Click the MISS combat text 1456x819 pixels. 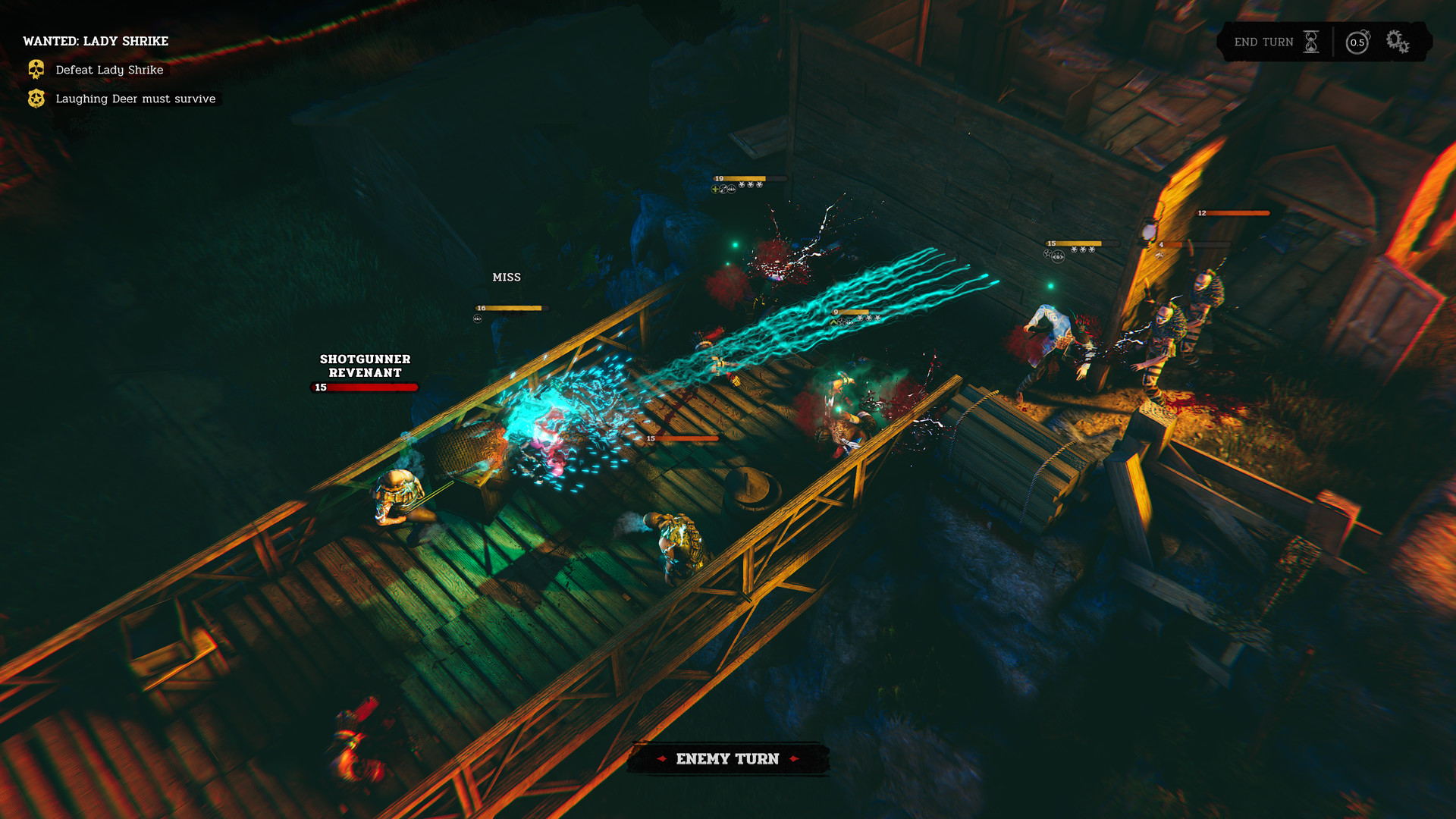[x=506, y=277]
